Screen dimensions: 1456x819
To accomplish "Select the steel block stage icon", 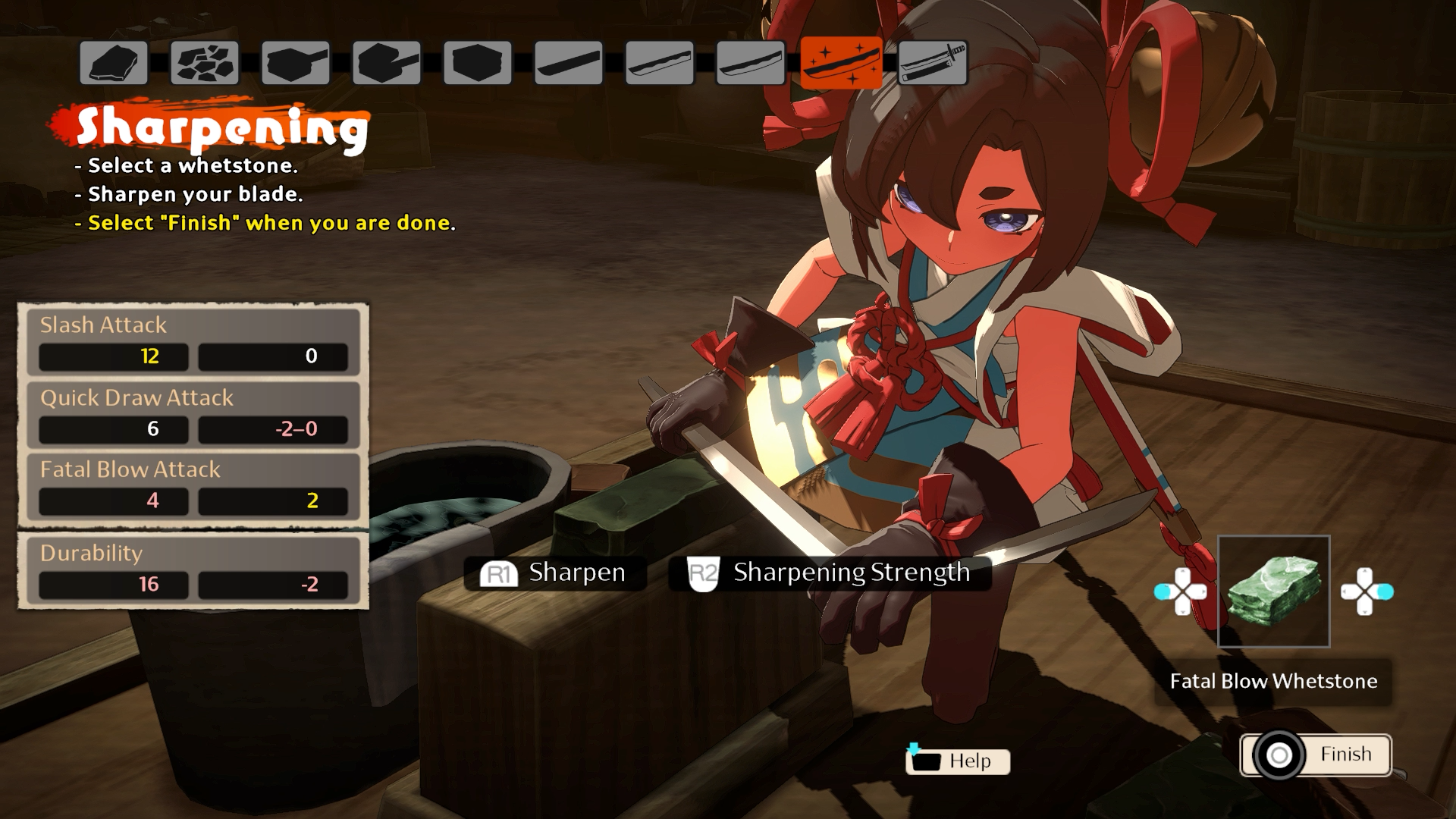I will (476, 64).
